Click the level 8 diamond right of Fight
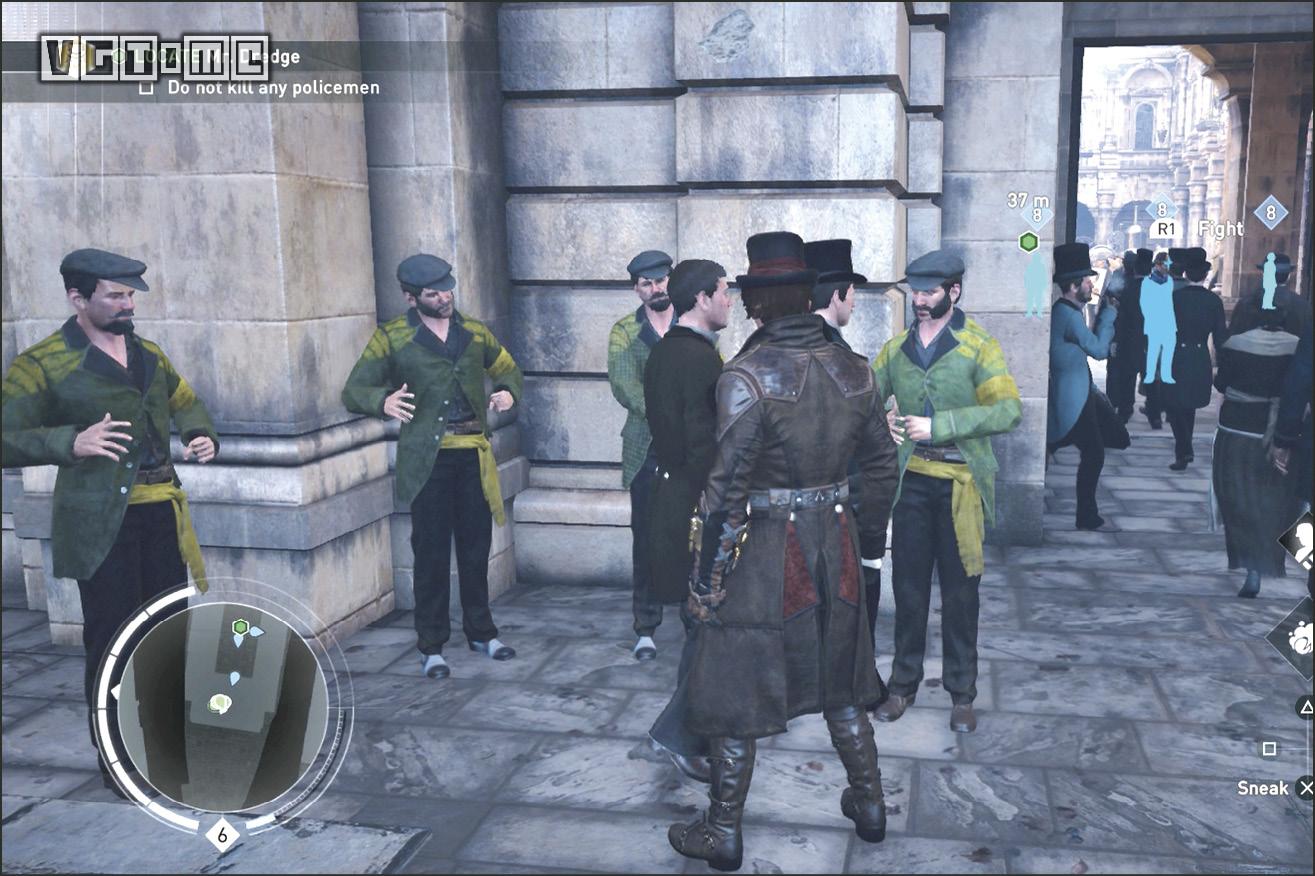Viewport: 1315px width, 876px height. coord(1270,212)
